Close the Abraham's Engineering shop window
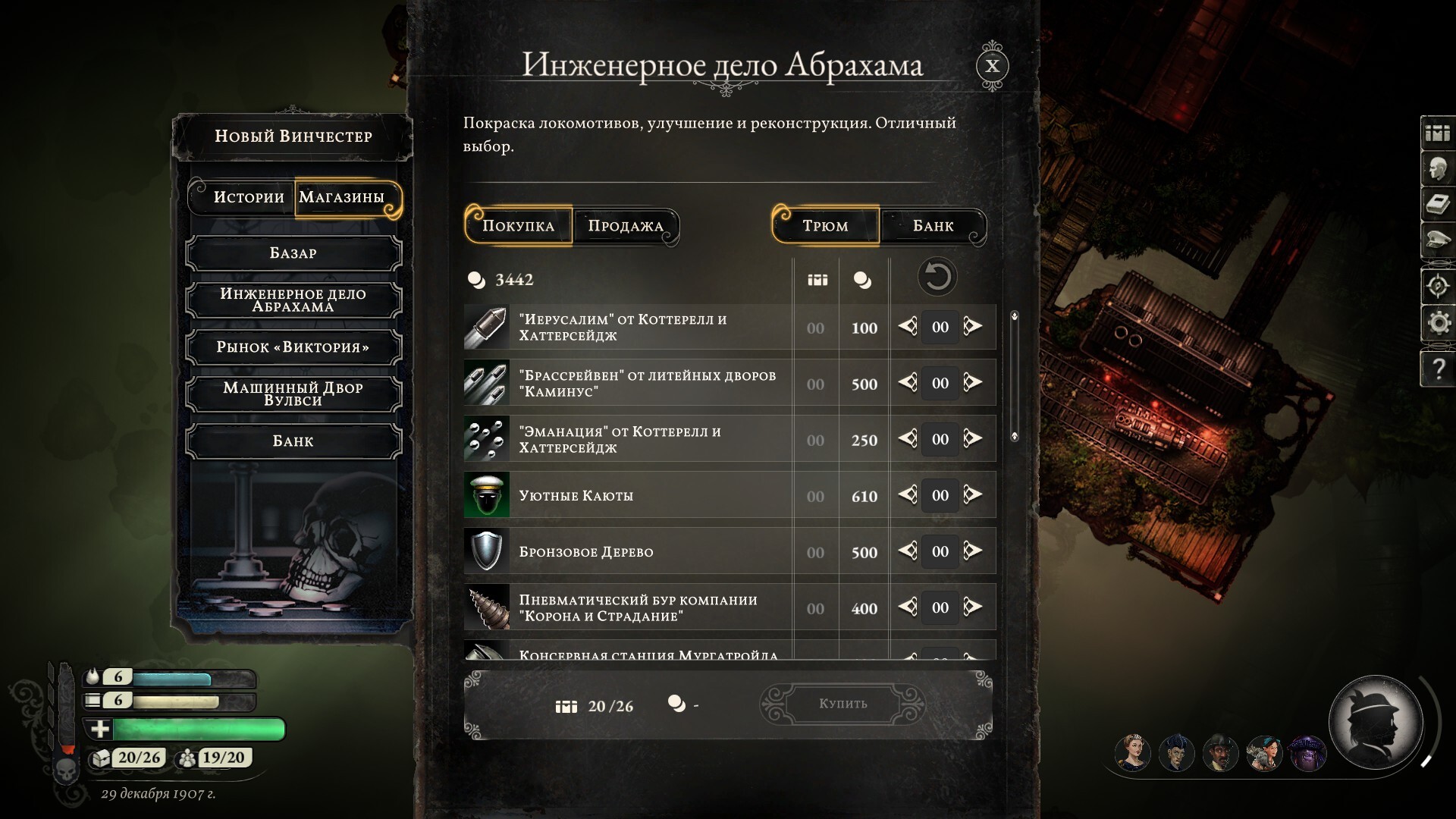Screen dimensions: 1456x819 [x=992, y=66]
